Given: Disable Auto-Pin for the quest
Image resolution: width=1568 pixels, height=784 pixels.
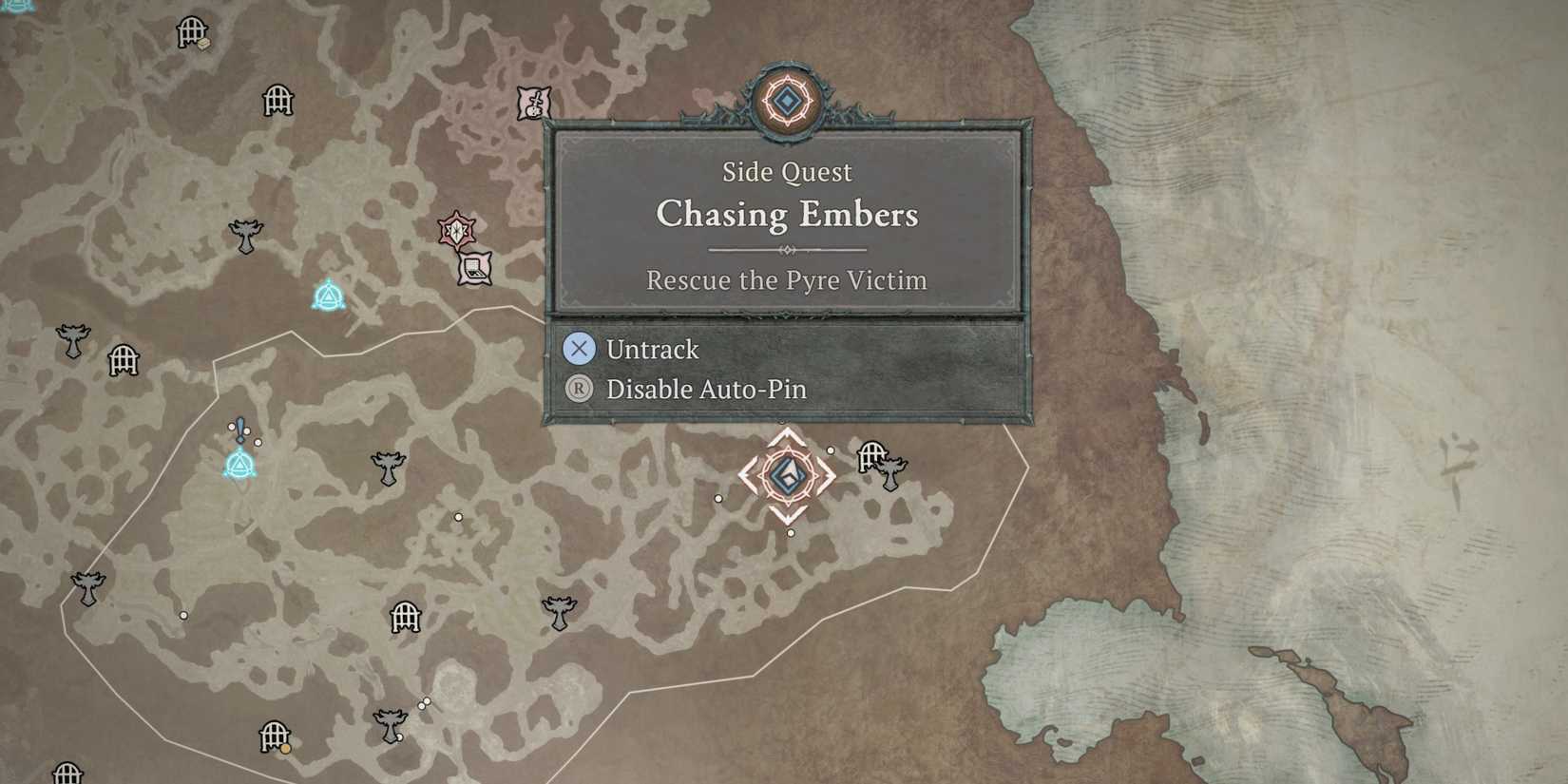Looking at the screenshot, I should 705,390.
